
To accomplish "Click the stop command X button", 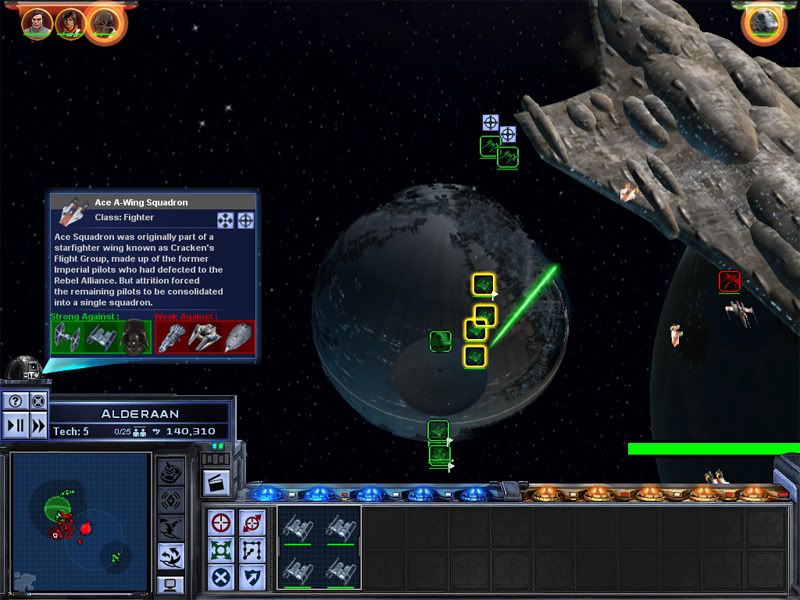I will [x=223, y=576].
